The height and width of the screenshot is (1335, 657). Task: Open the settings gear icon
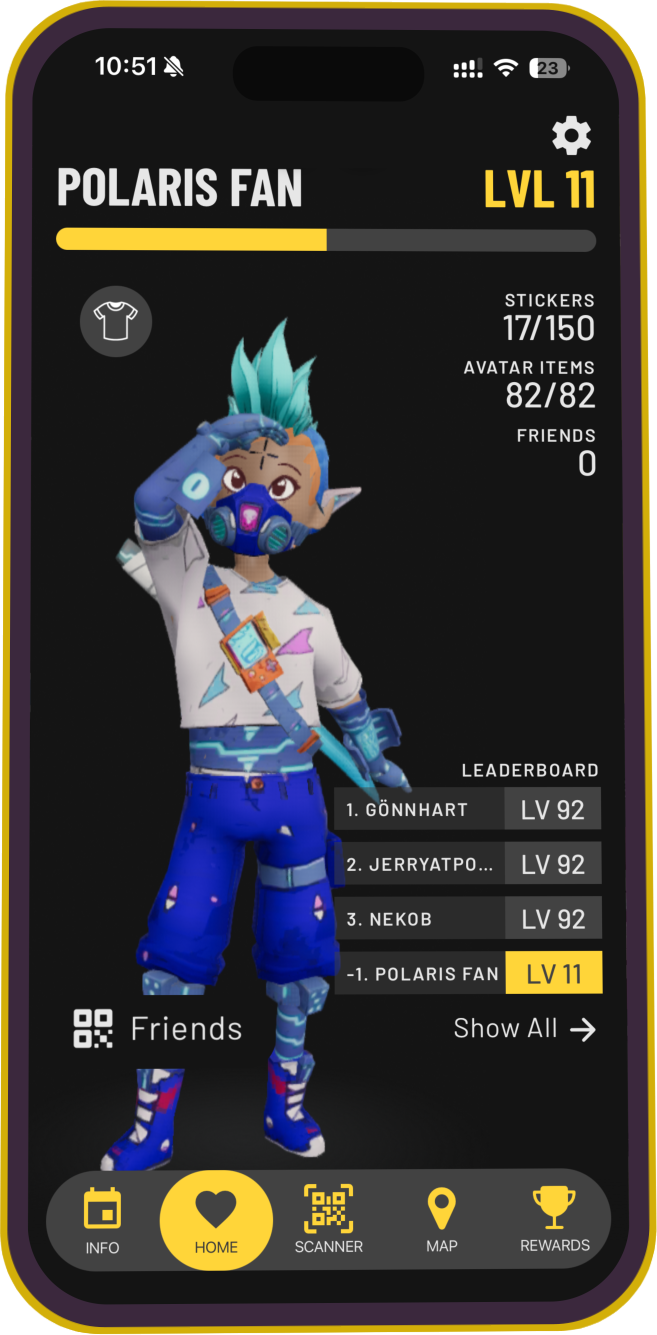pos(571,136)
